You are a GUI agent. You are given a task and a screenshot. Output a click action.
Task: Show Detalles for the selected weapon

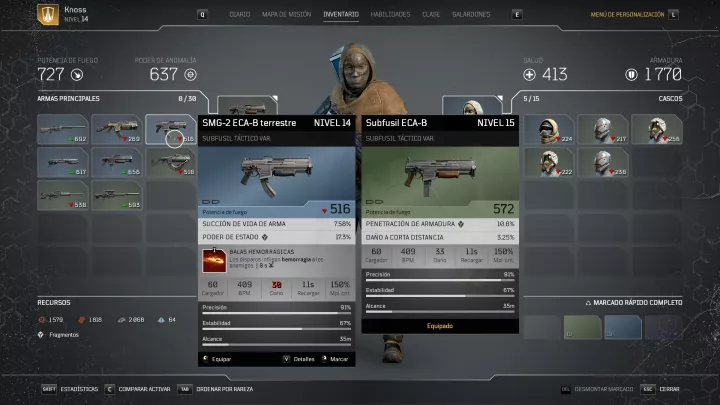tap(300, 358)
